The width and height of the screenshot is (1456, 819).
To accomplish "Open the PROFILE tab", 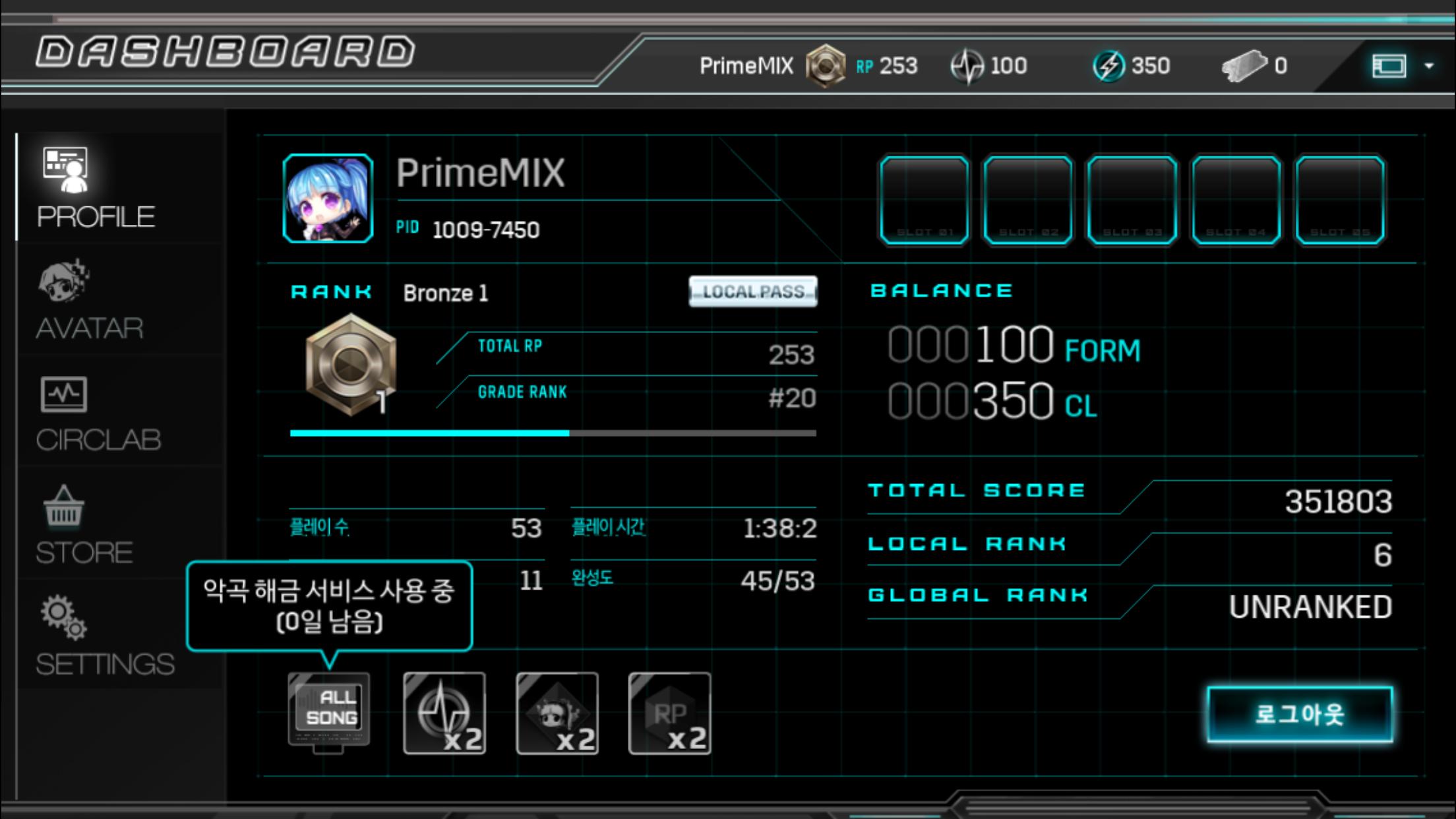I will point(96,188).
